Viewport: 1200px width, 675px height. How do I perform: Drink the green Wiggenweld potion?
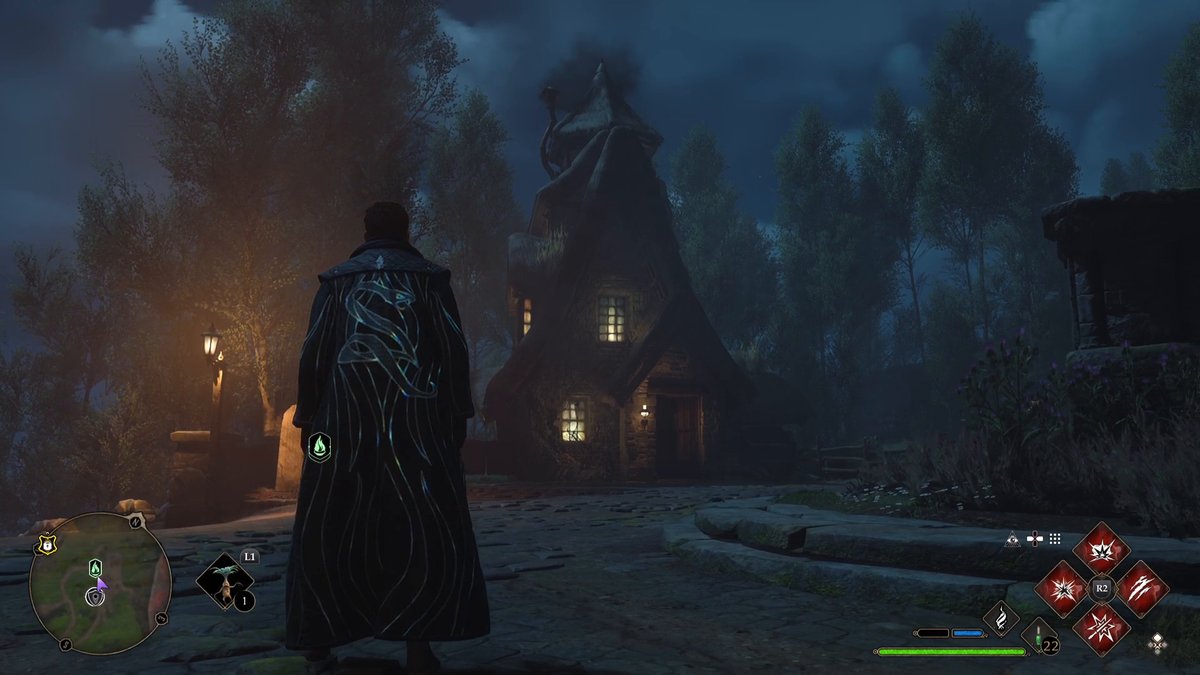(1038, 636)
